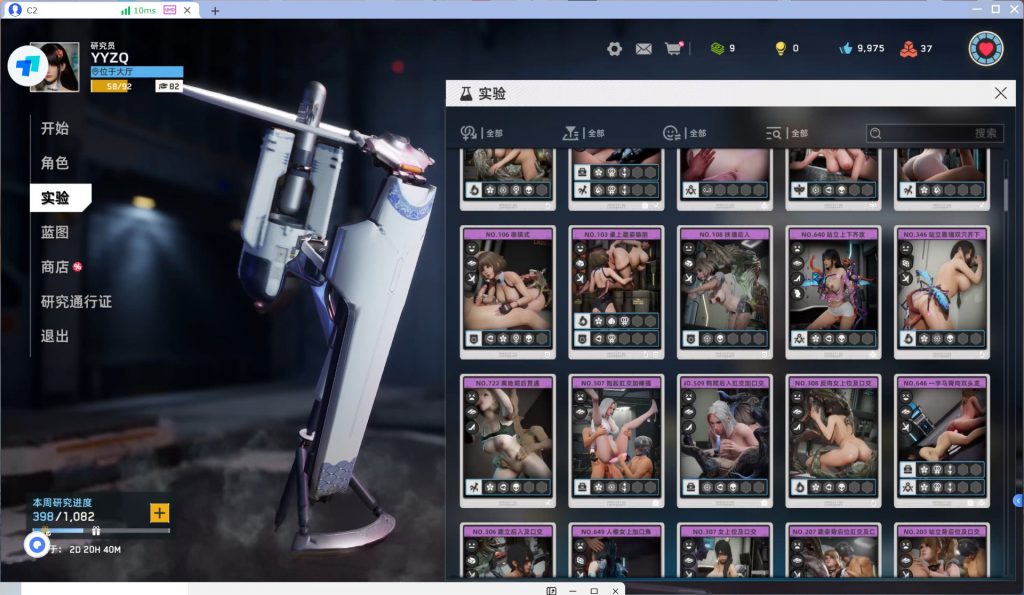
Task: Select the NO.106 experiment card
Action: 507,291
